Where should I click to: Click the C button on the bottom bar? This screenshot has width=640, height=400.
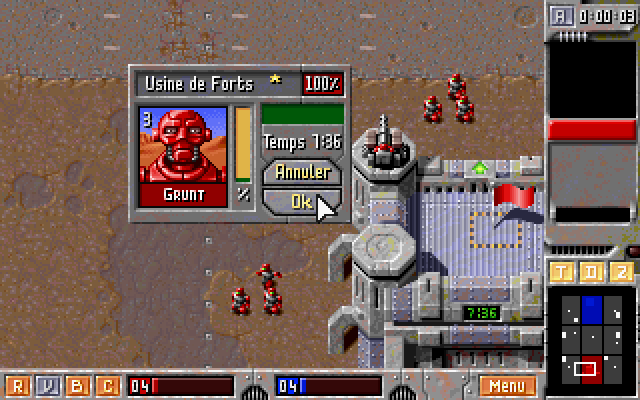[x=107, y=385]
